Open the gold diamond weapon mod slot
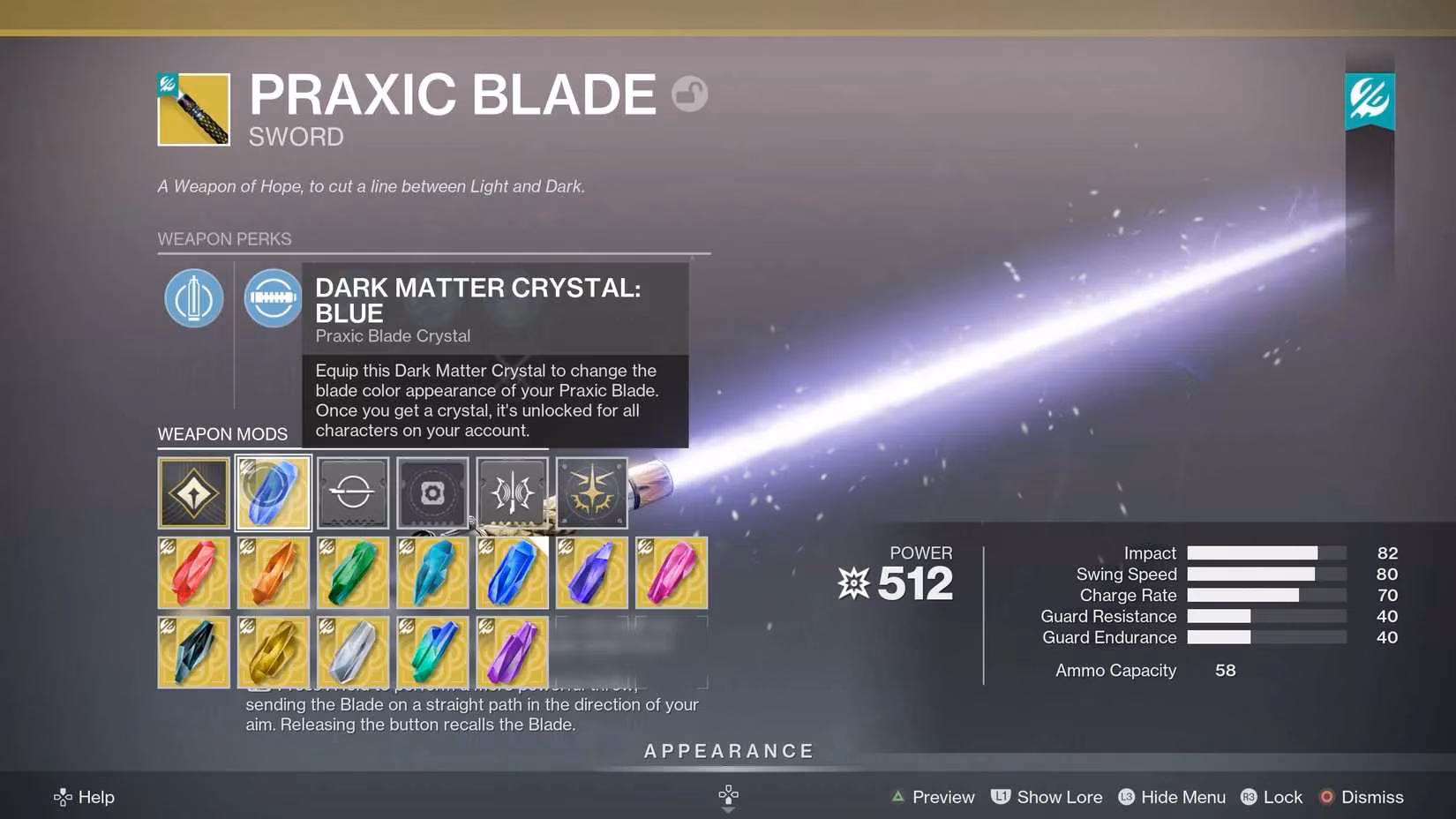 [193, 492]
